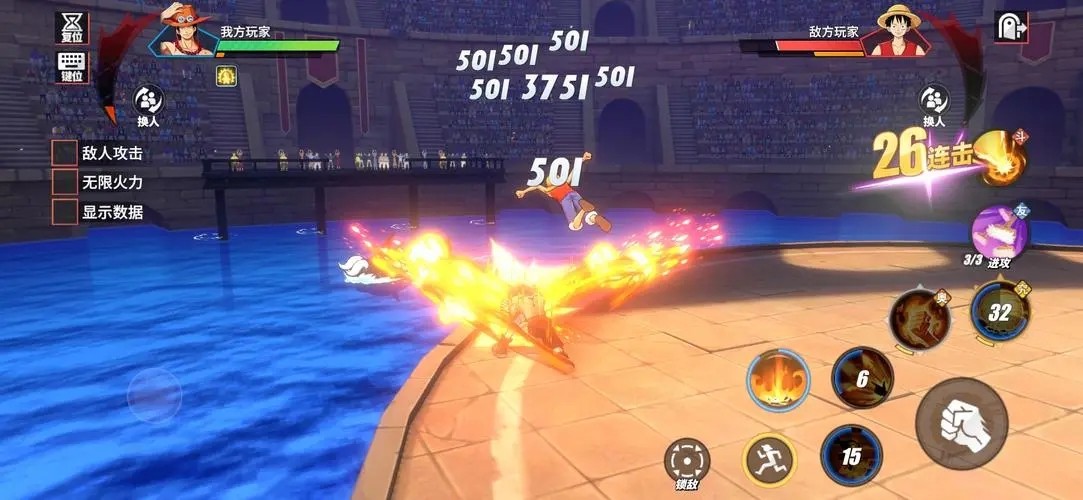Use the running-figure dash button
1083x500 pixels.
pyautogui.click(x=768, y=459)
